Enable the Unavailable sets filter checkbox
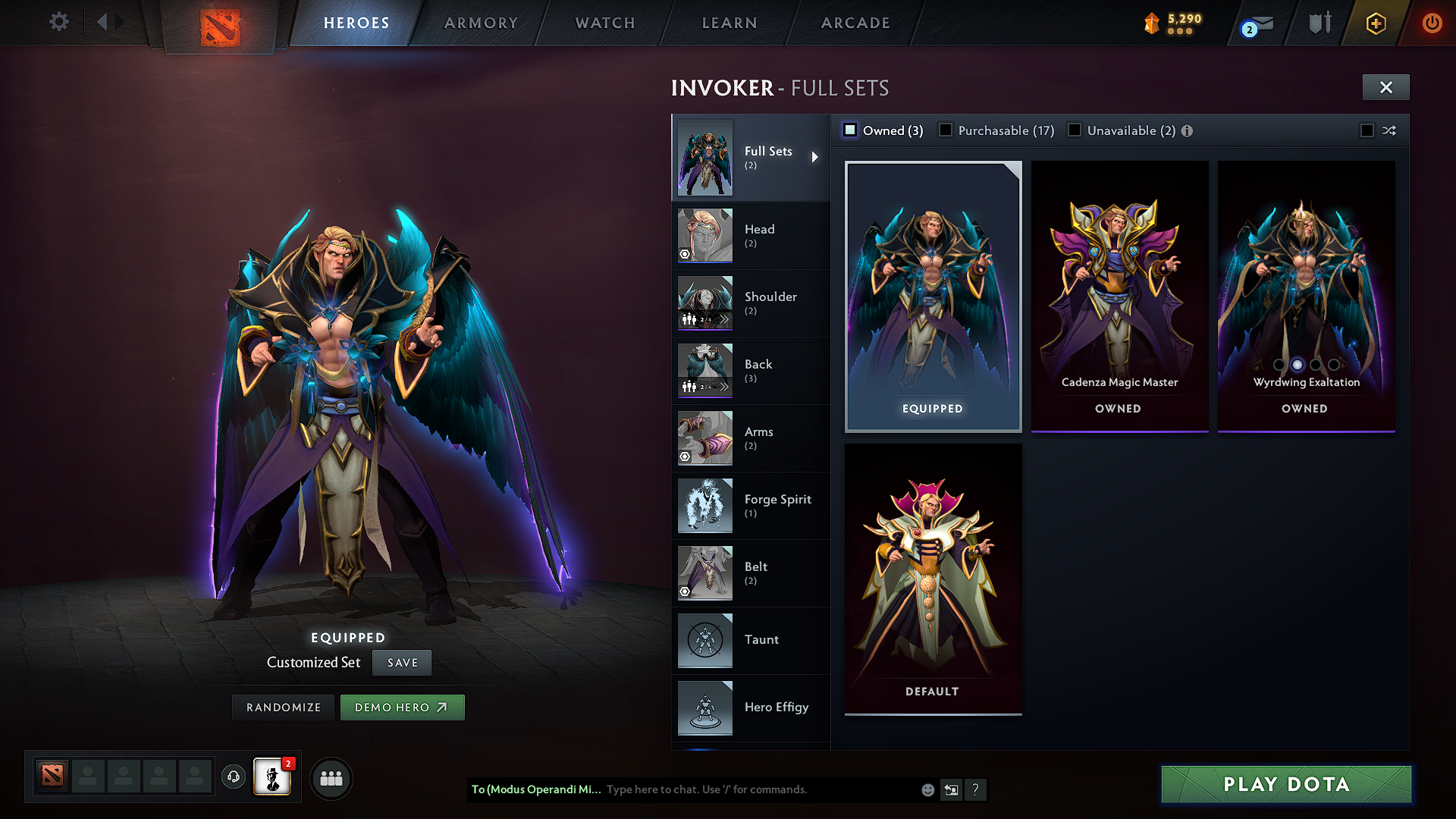The width and height of the screenshot is (1456, 819). [1075, 130]
